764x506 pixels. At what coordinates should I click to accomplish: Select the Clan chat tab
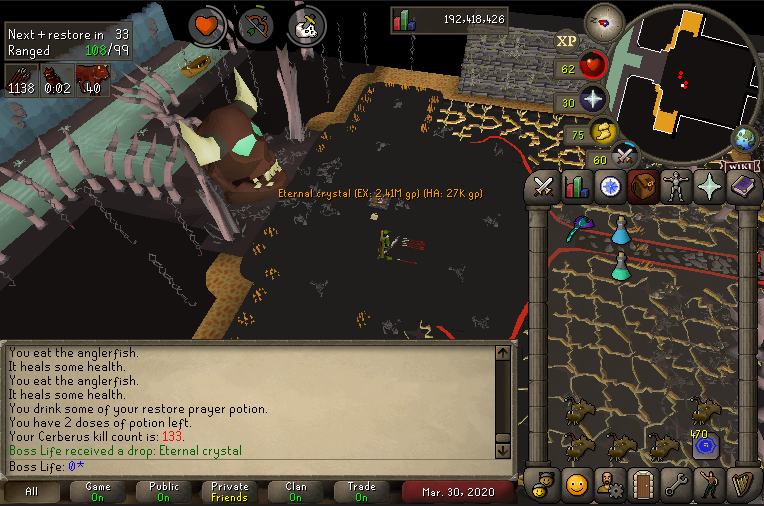[294, 492]
